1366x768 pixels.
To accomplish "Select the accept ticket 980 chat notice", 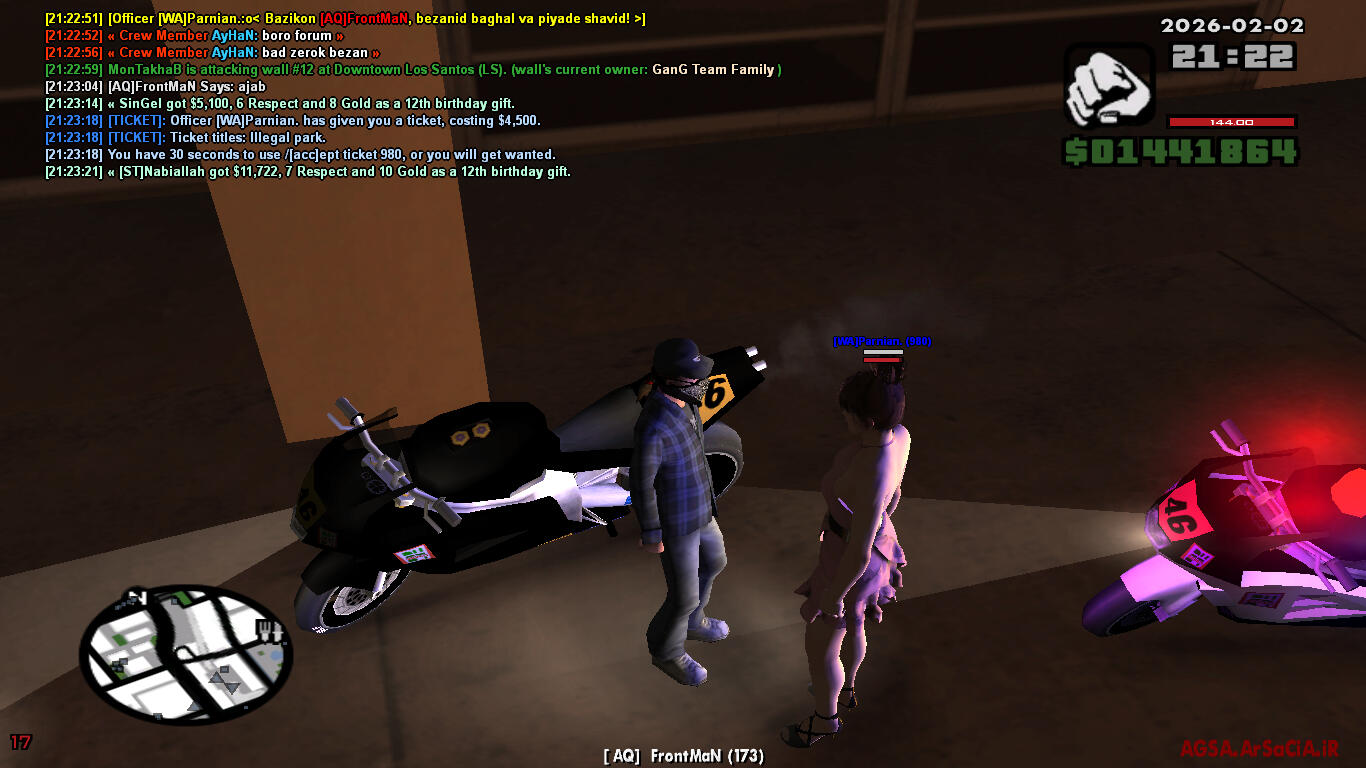I will tap(330, 155).
